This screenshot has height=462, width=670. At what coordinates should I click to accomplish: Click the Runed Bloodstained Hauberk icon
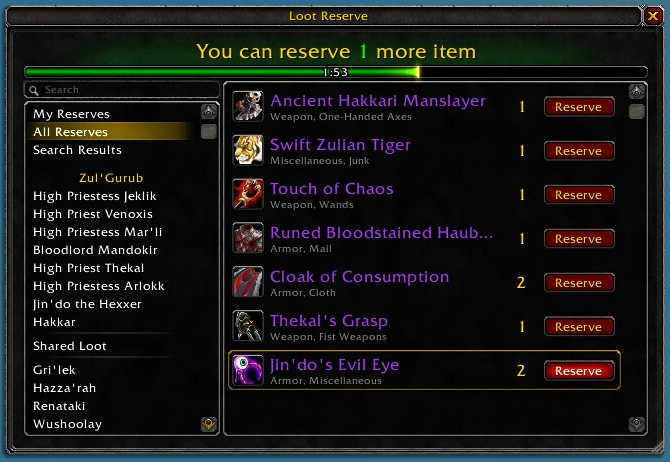point(248,238)
